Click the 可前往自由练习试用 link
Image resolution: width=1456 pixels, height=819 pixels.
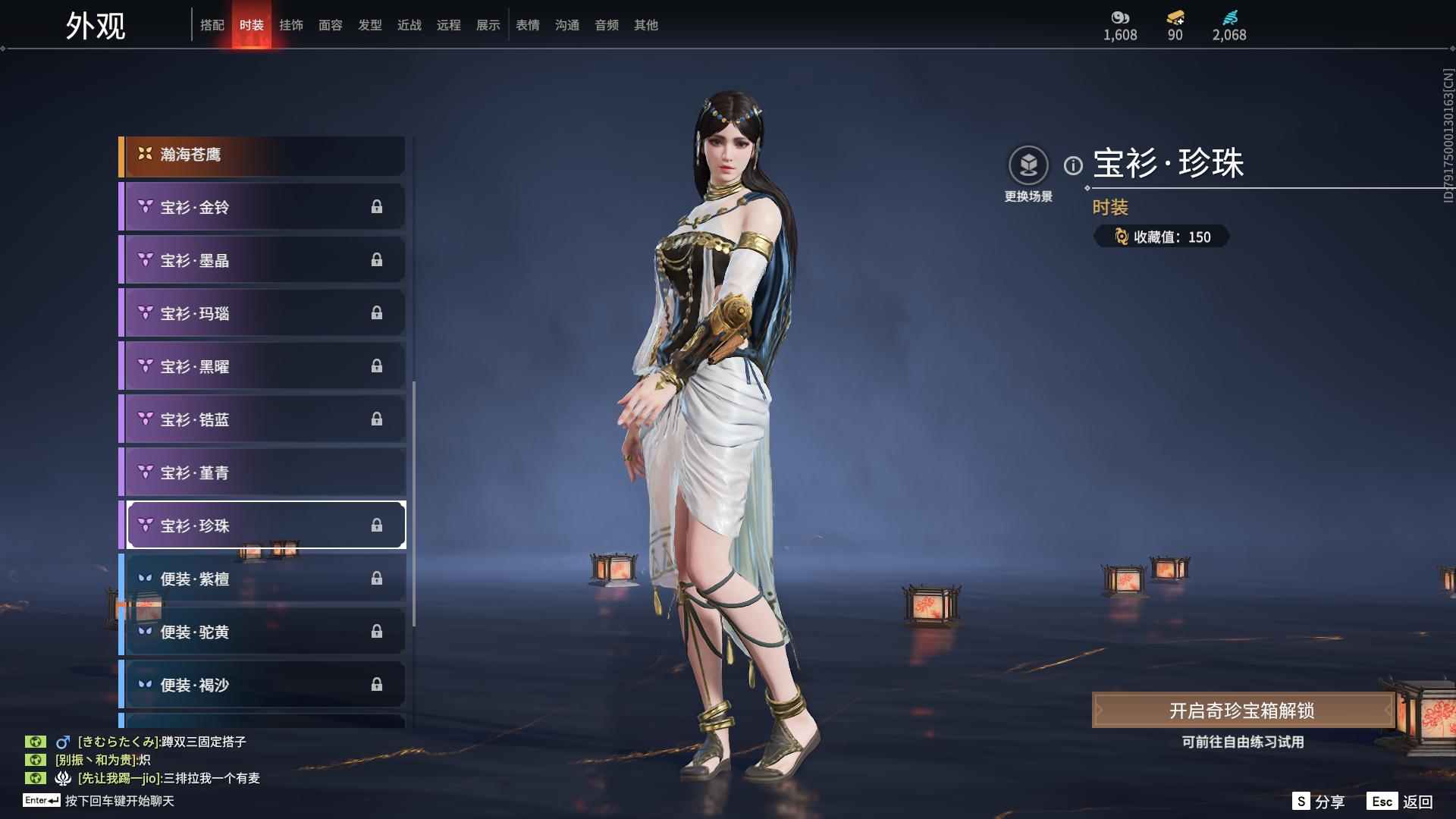point(1244,743)
